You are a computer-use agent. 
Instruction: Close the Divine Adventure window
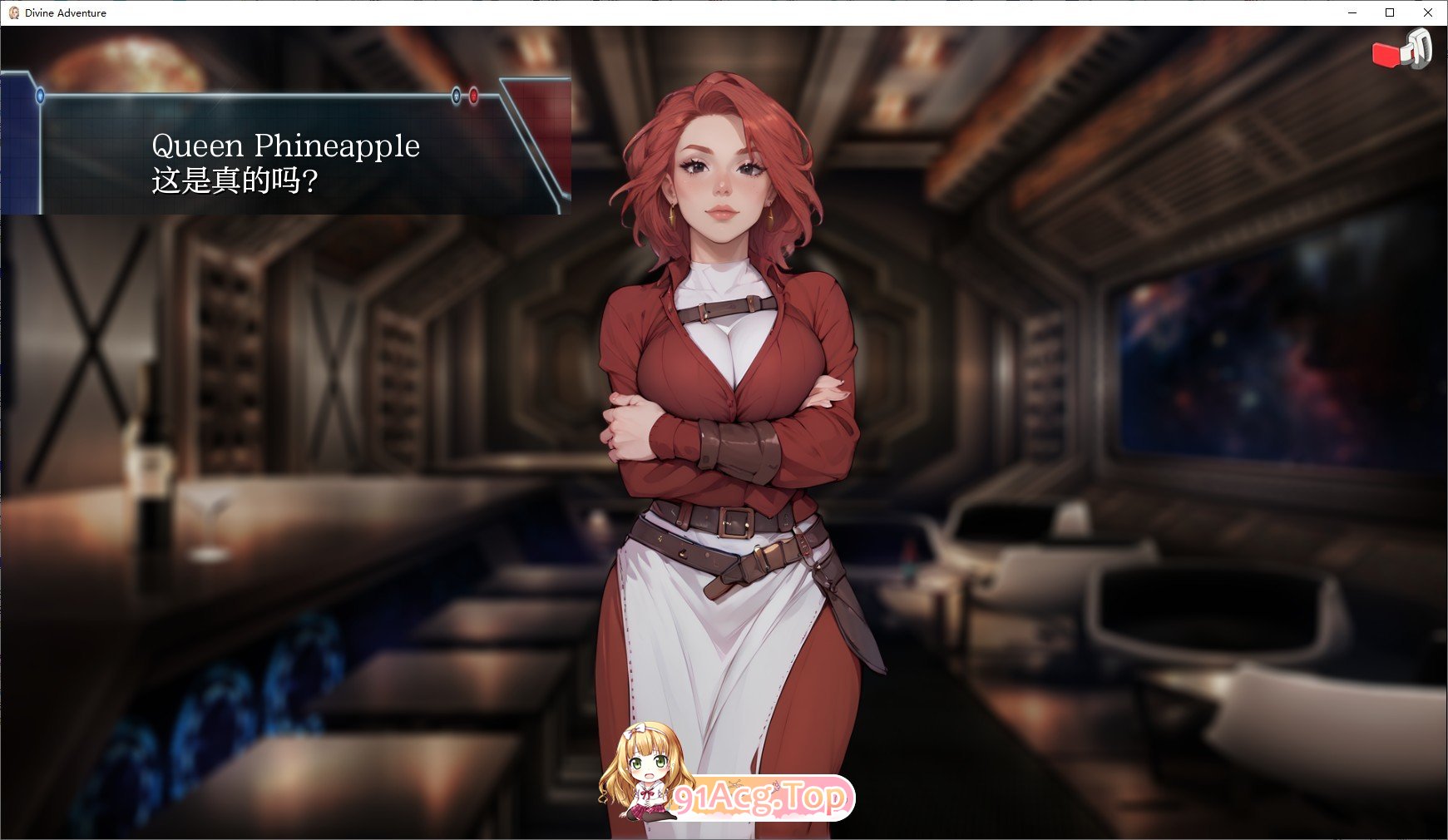[1426, 12]
